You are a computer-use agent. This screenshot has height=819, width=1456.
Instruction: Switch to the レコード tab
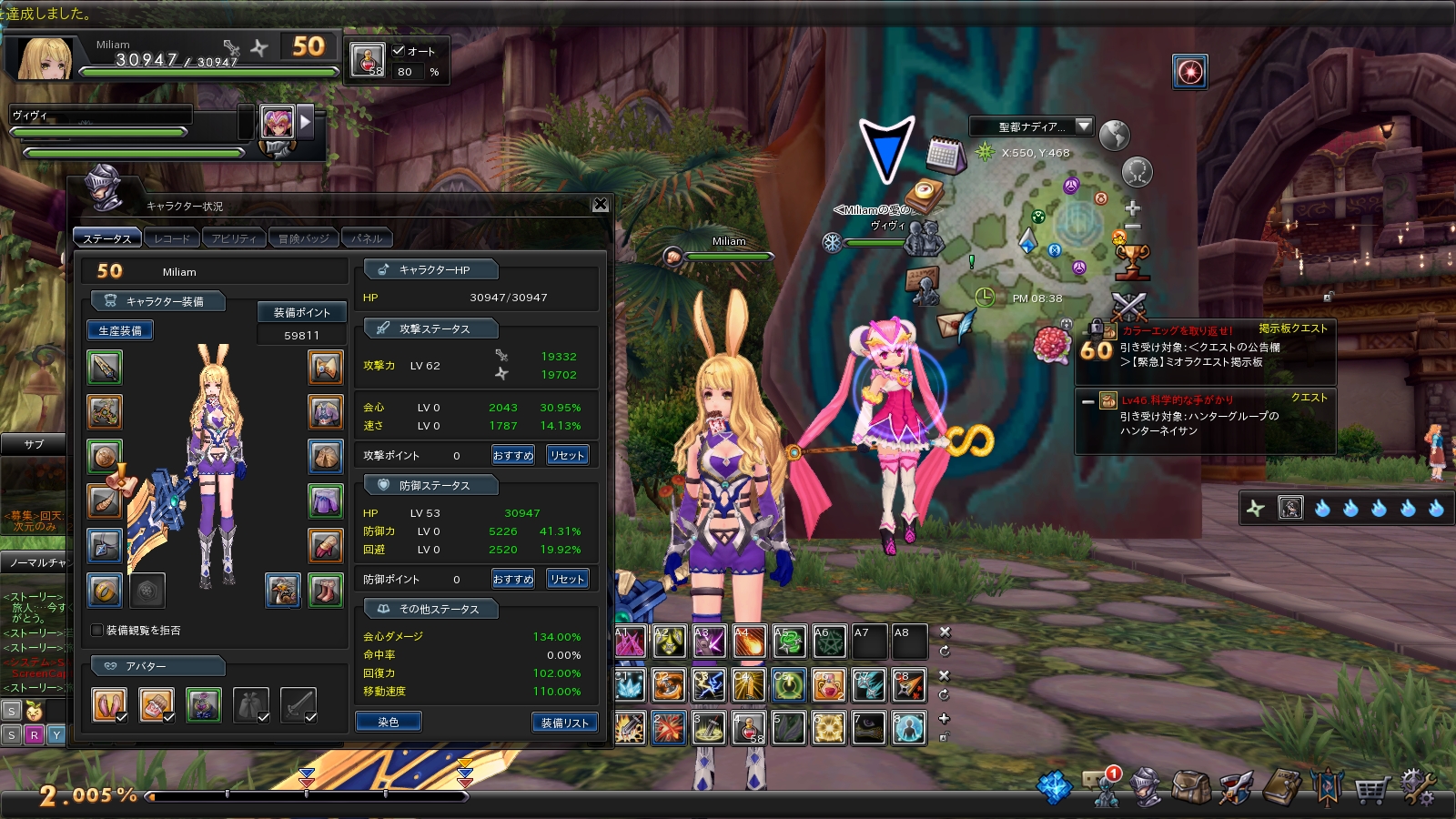pyautogui.click(x=172, y=238)
